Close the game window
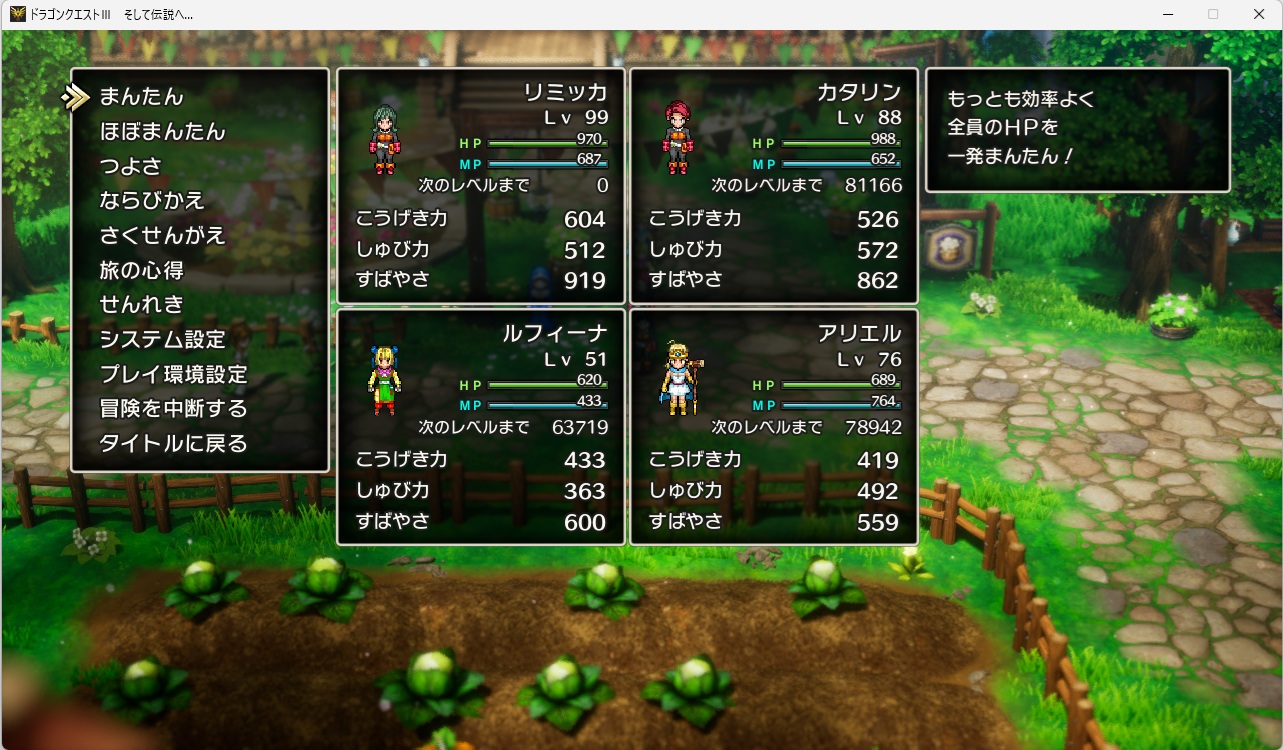 (1258, 14)
